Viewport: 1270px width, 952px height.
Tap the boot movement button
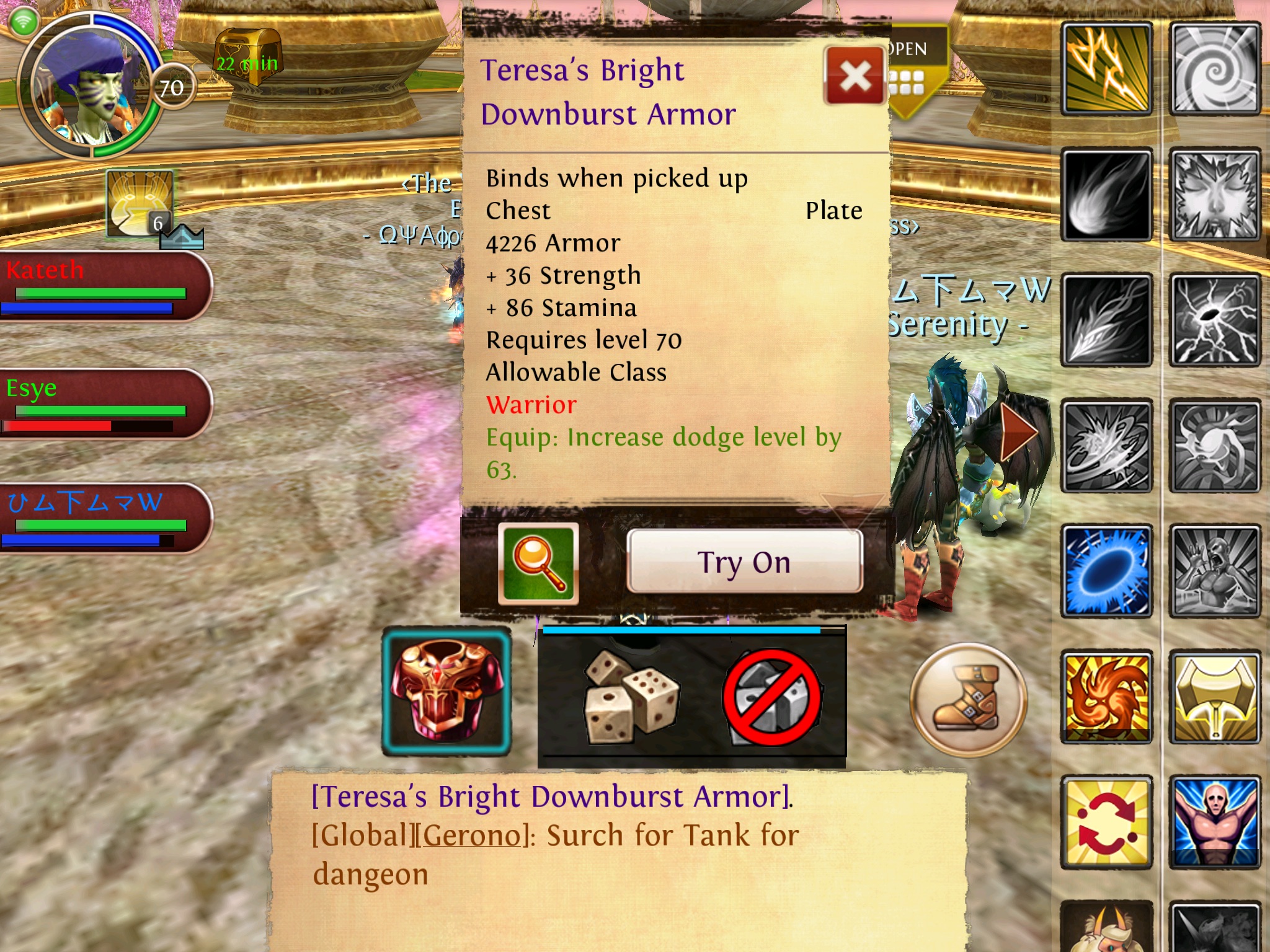click(968, 700)
